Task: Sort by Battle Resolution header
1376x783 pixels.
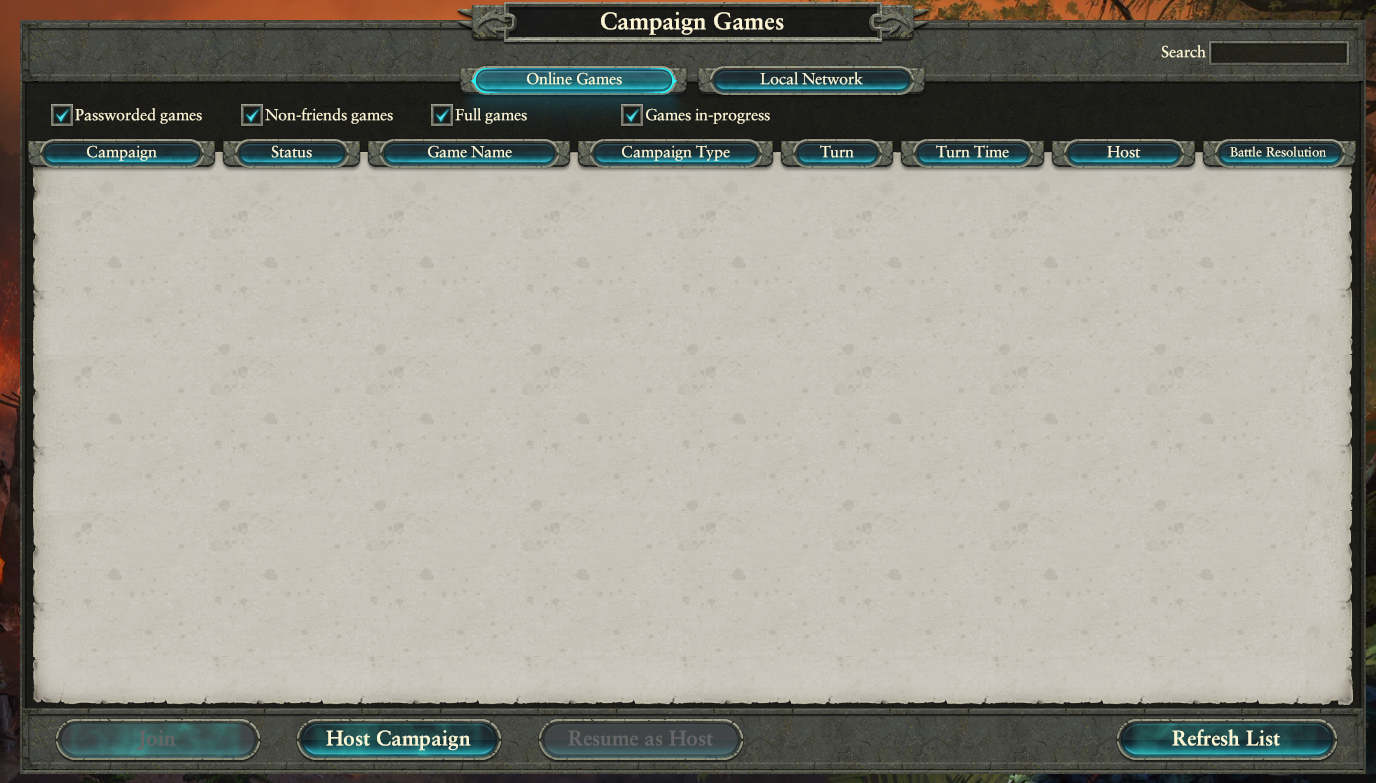Action: pyautogui.click(x=1277, y=153)
